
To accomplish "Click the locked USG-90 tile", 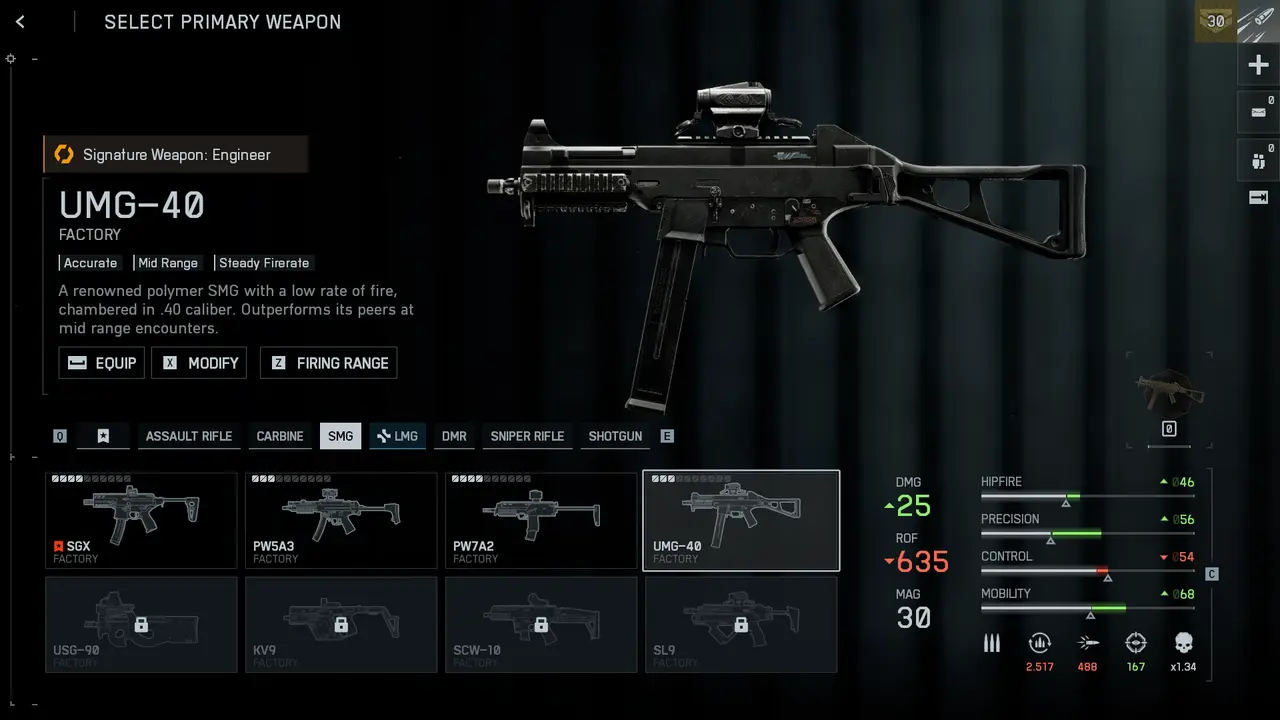I will (141, 624).
